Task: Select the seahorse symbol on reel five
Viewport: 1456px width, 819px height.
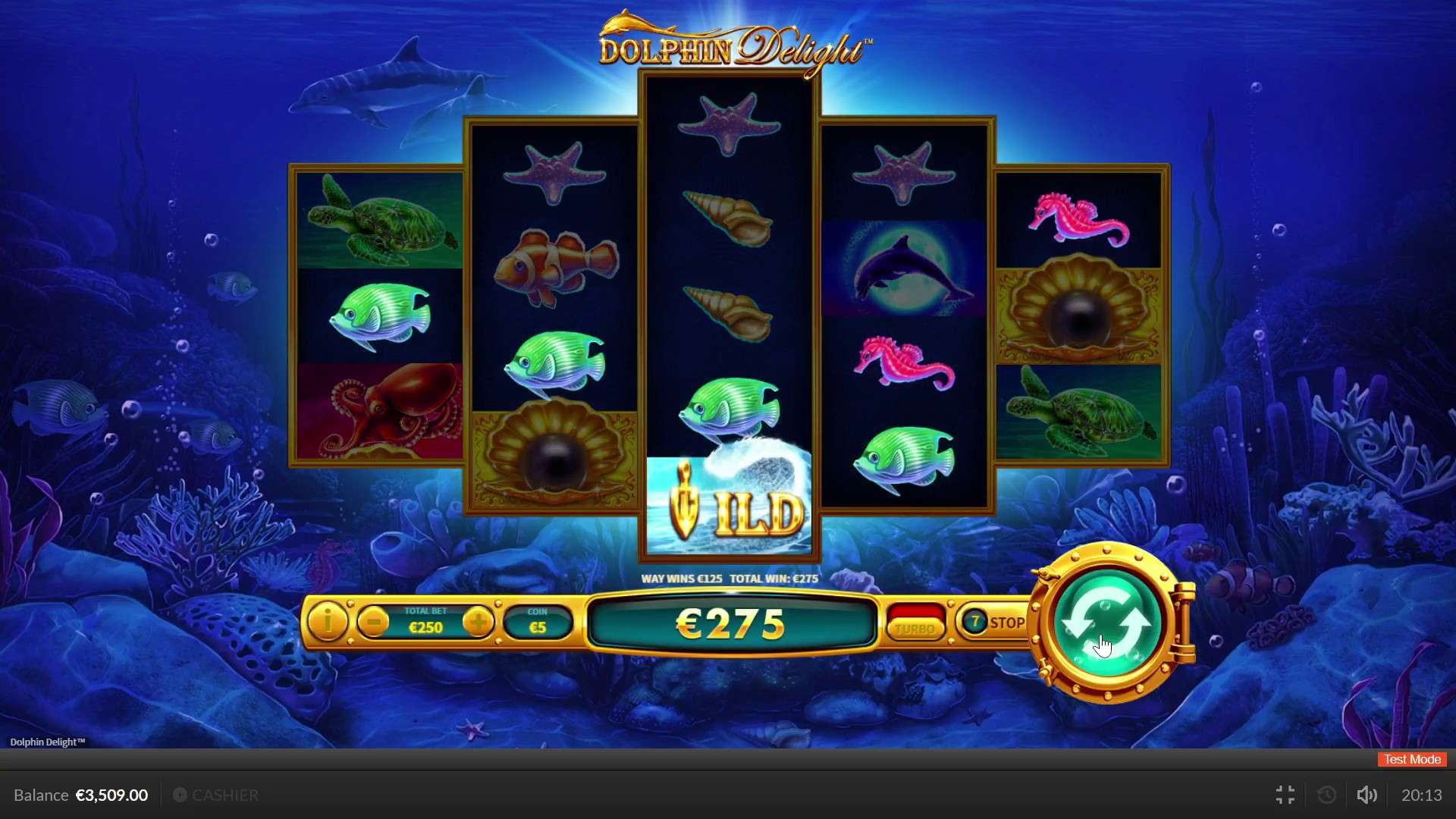Action: pyautogui.click(x=1080, y=218)
